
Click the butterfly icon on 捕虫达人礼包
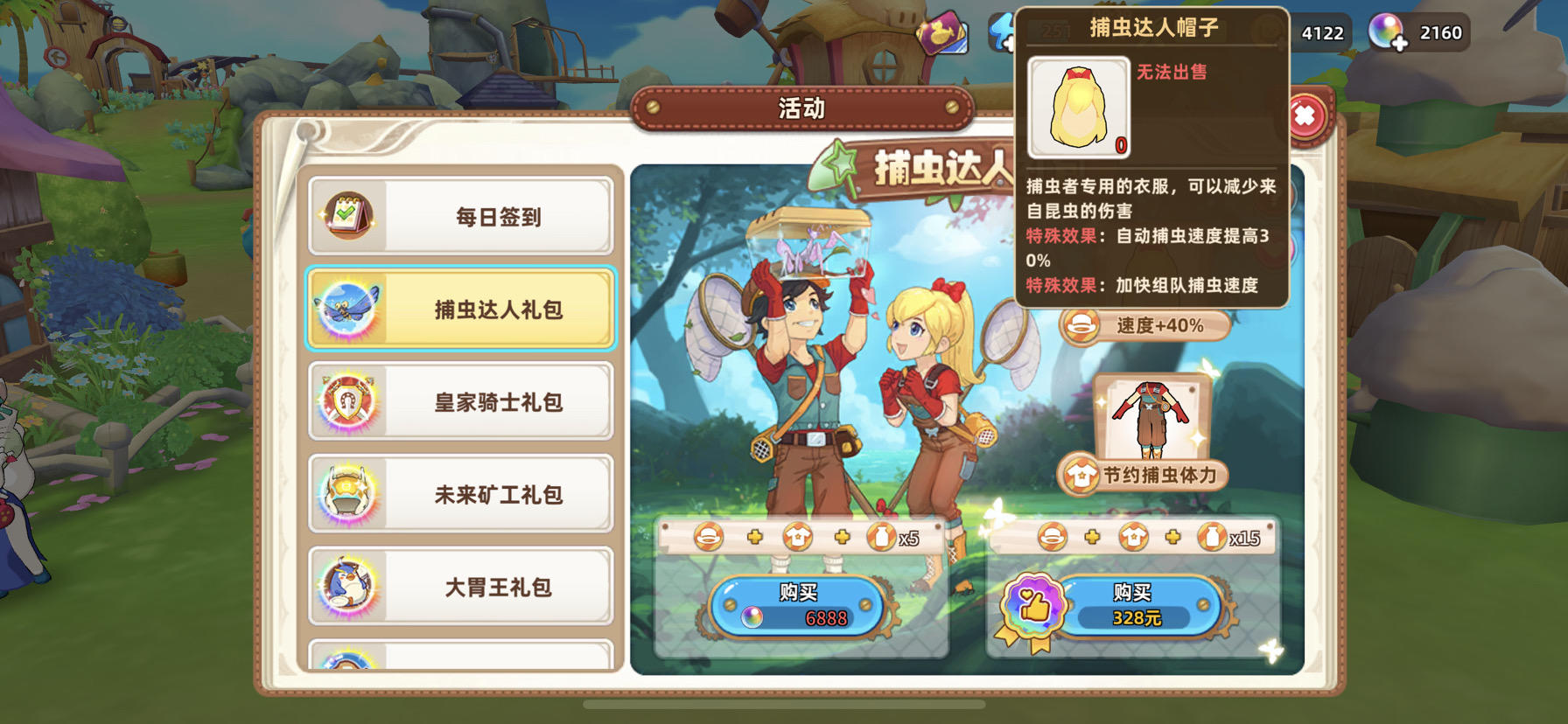(x=349, y=309)
